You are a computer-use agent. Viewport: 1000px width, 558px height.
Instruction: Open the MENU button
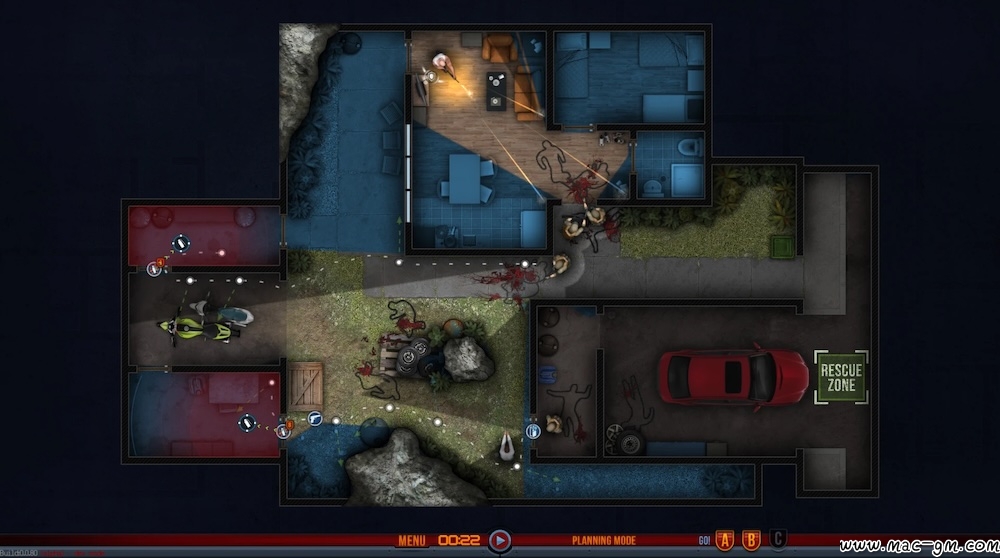412,541
